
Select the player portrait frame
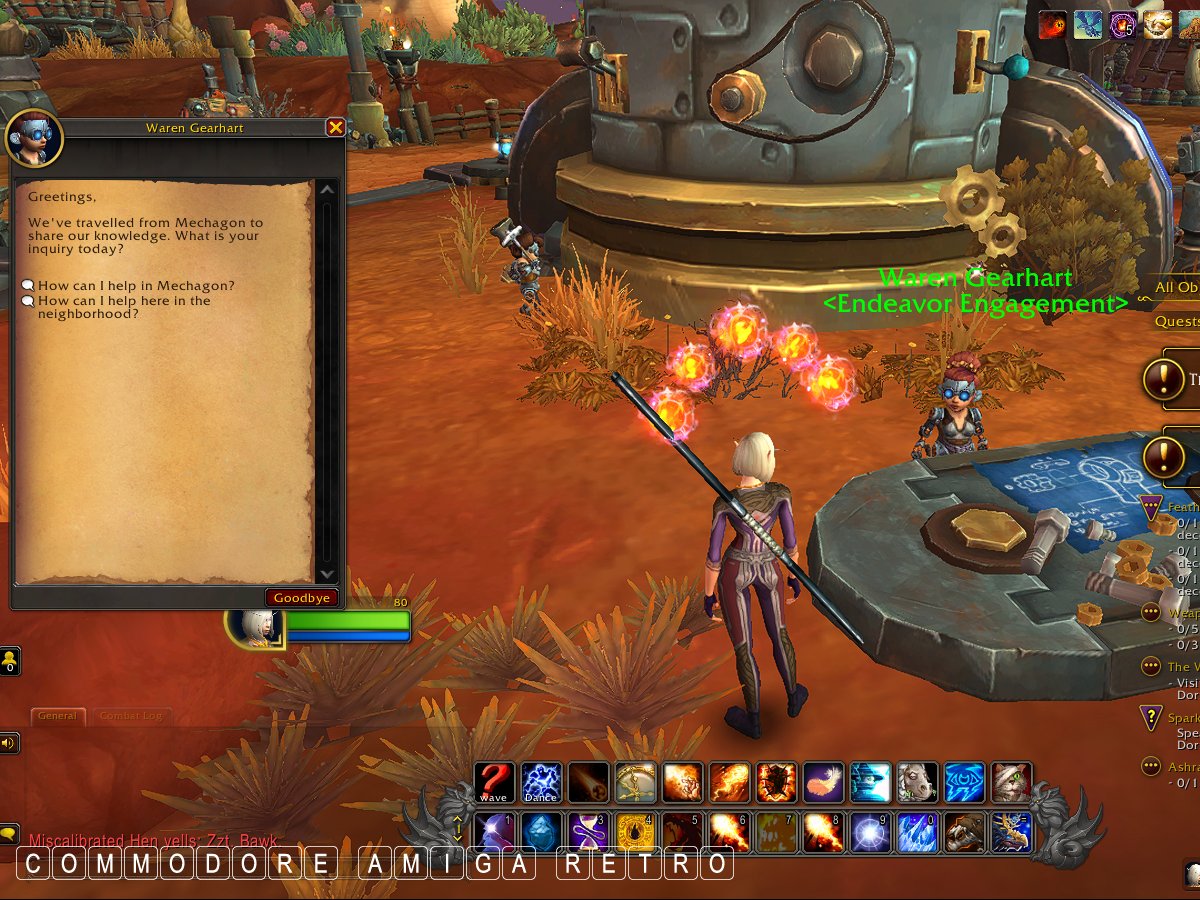(x=251, y=627)
